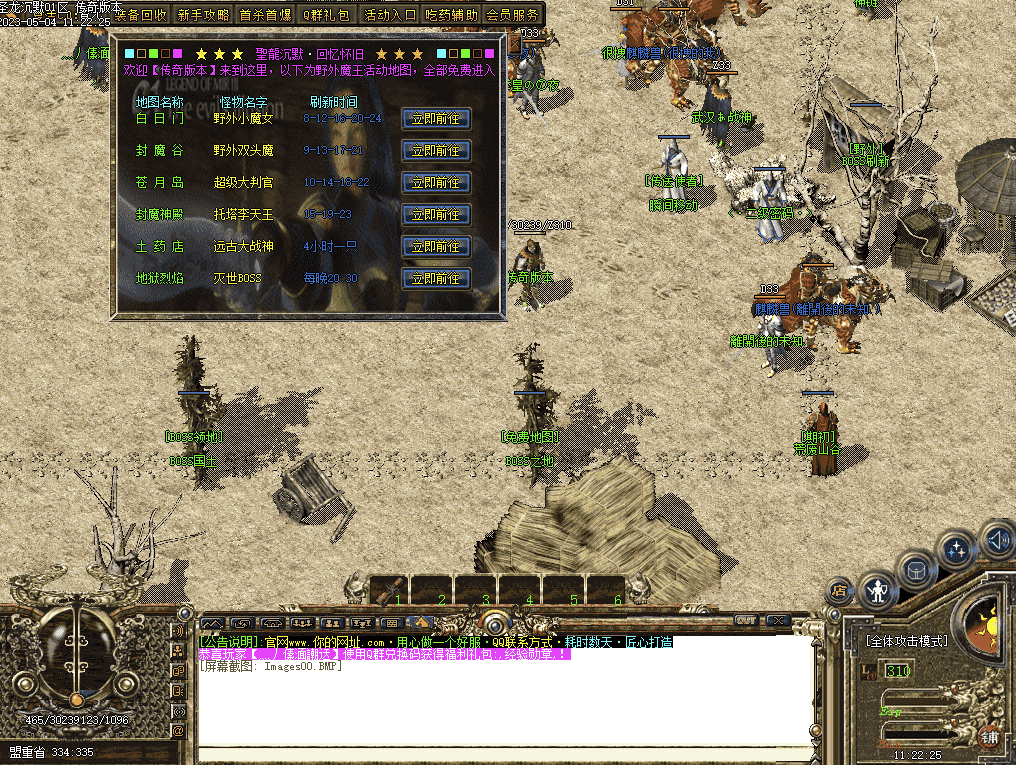The width and height of the screenshot is (1016, 765).
Task: Open the 首杀首爆 top bar entry
Action: [265, 15]
